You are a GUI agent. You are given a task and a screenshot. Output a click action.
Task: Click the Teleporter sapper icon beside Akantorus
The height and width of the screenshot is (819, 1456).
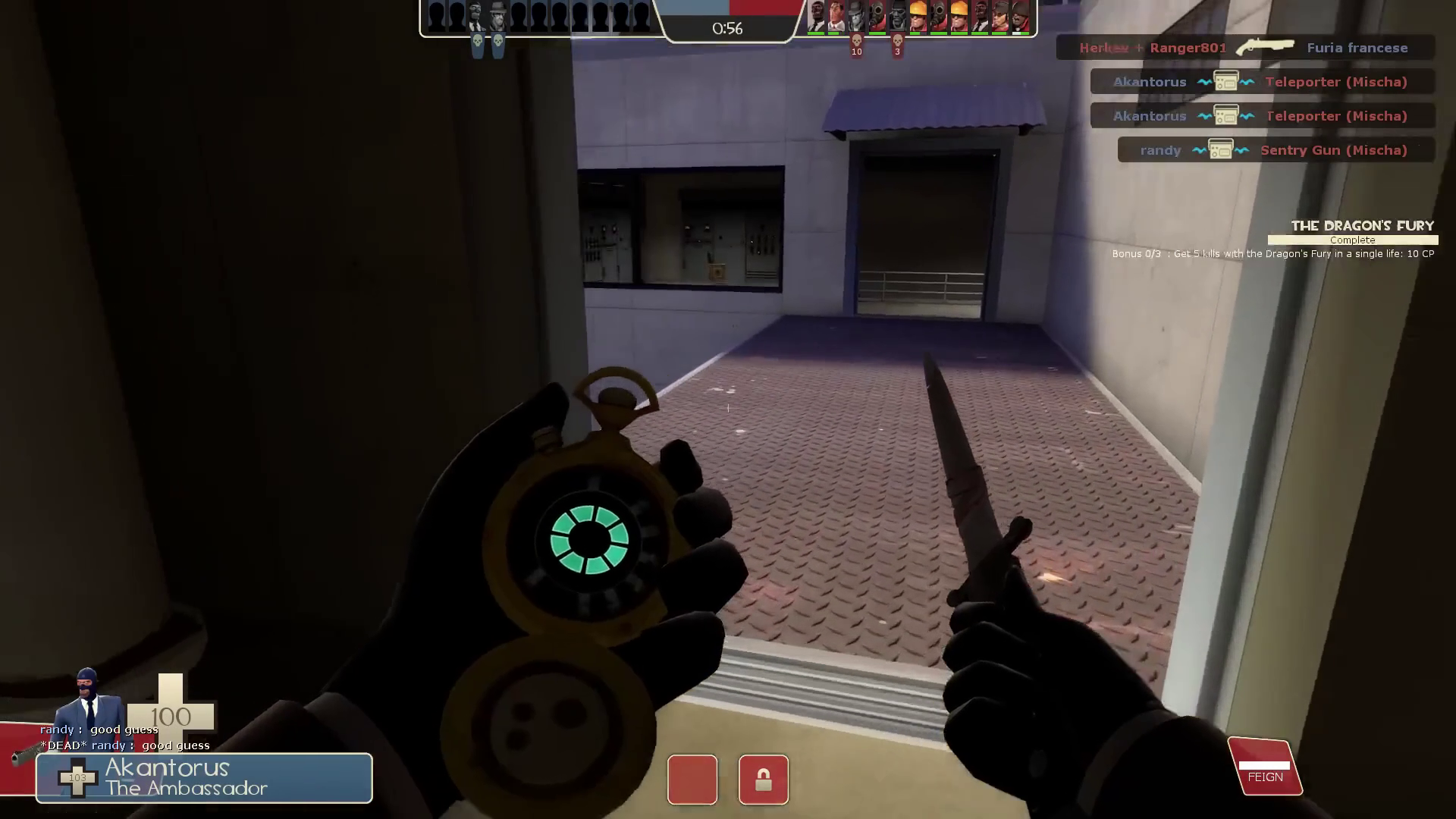1225,81
